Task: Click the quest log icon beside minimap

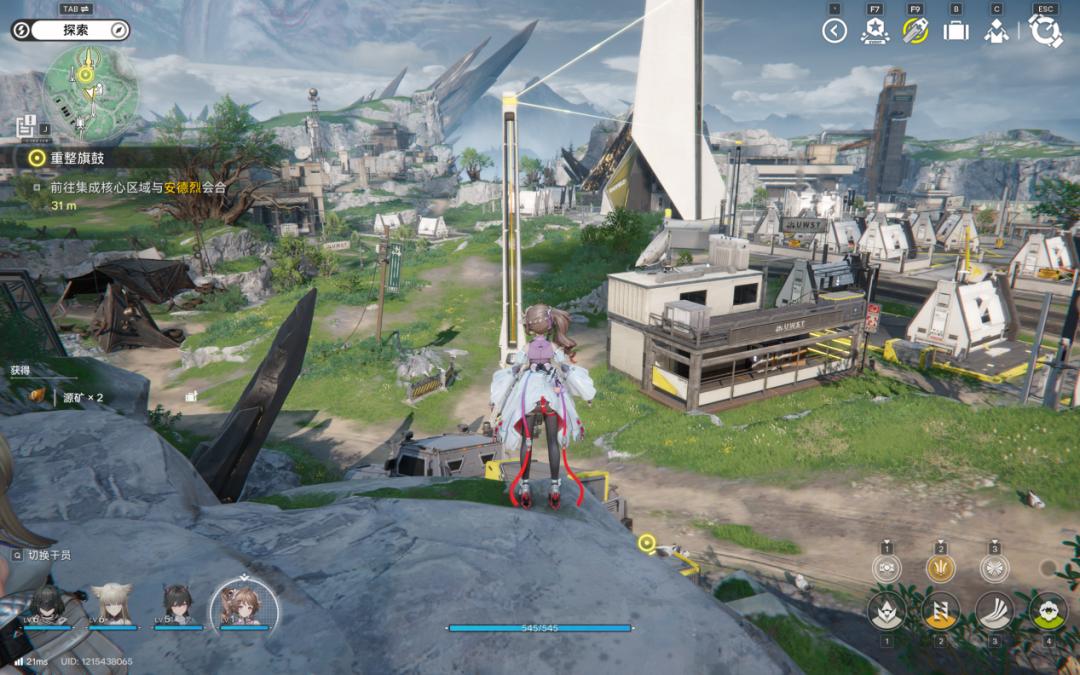Action: pyautogui.click(x=26, y=125)
